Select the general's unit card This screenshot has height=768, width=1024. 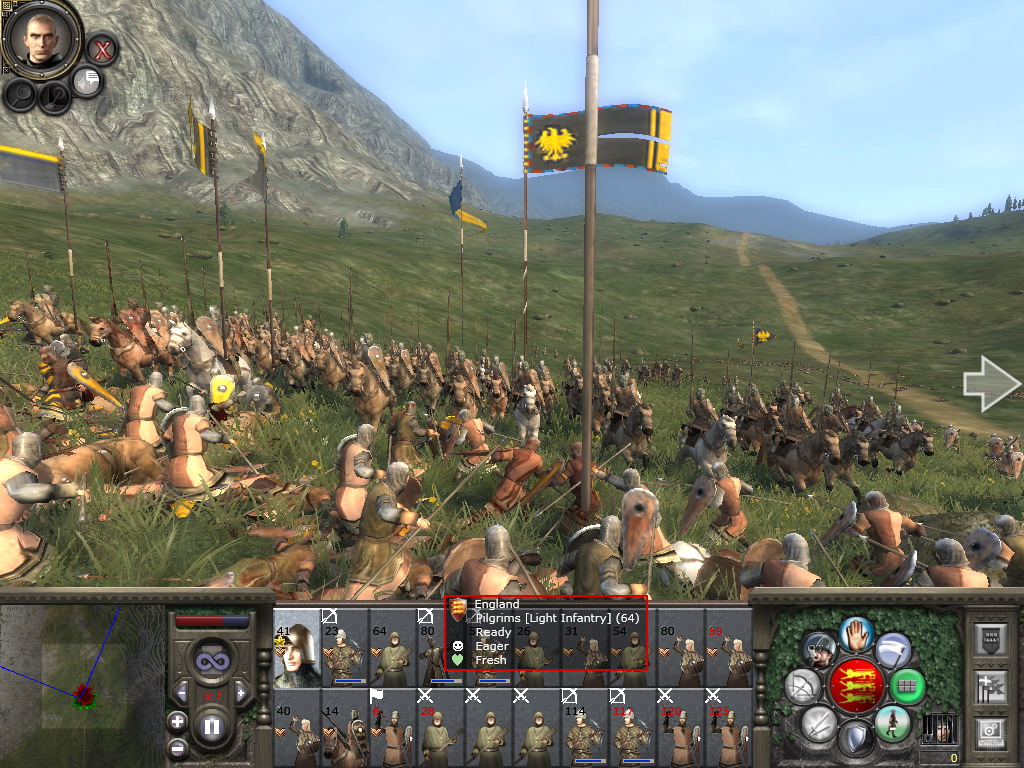click(x=295, y=647)
